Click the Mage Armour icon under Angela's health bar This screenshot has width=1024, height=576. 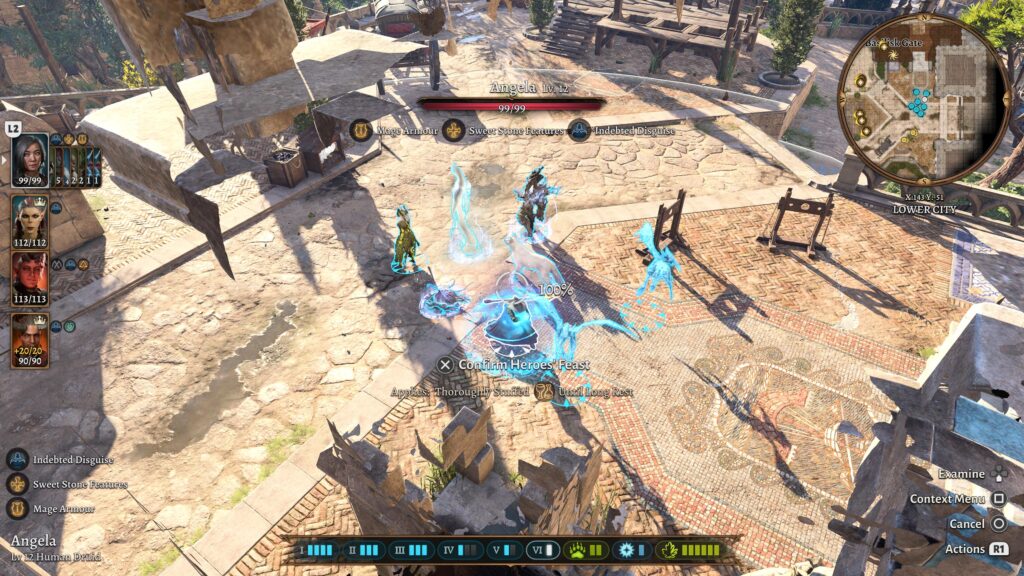[x=362, y=130]
